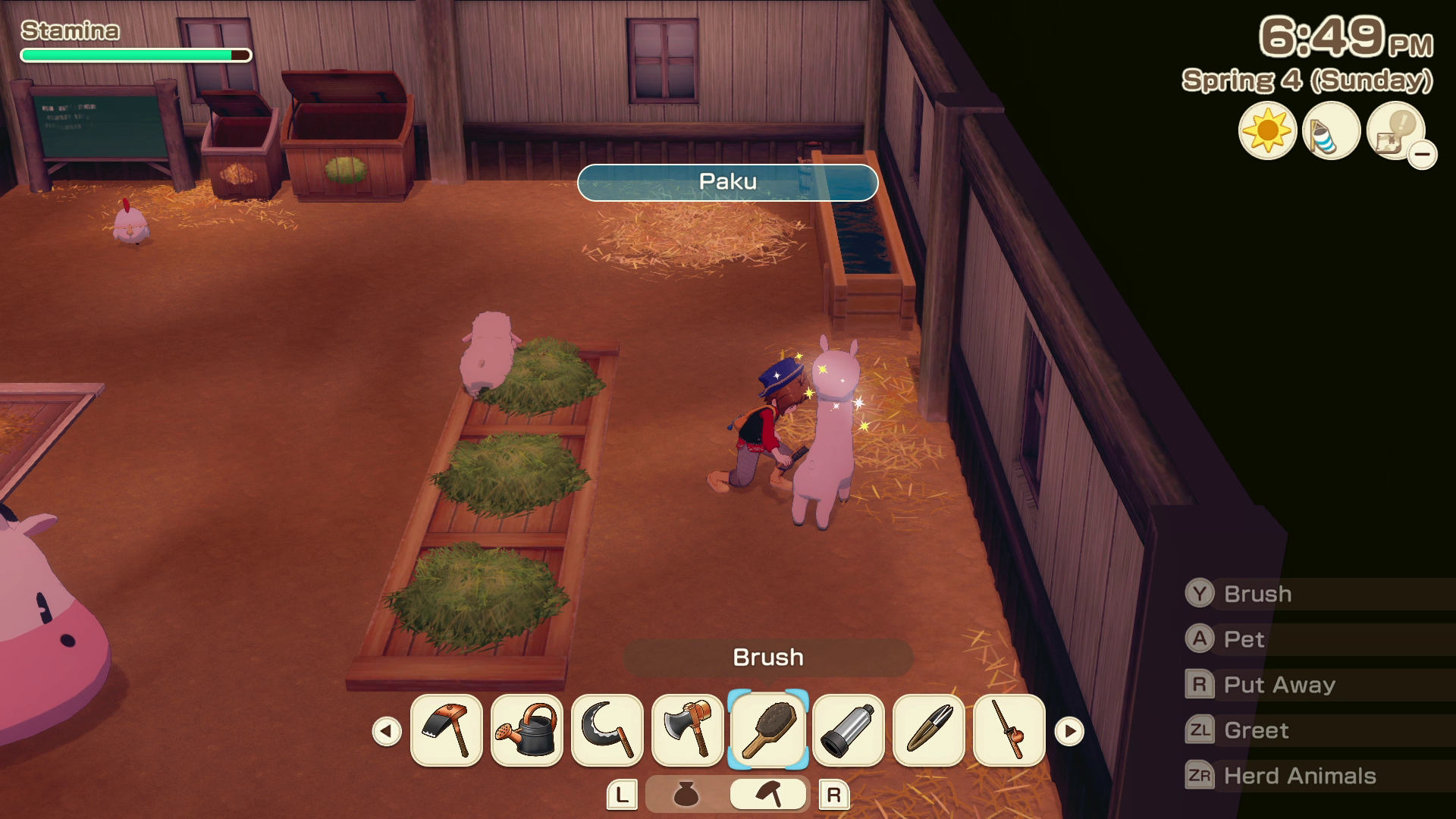1456x819 pixels.
Task: Pick the silver milker canister slot
Action: coord(848,731)
